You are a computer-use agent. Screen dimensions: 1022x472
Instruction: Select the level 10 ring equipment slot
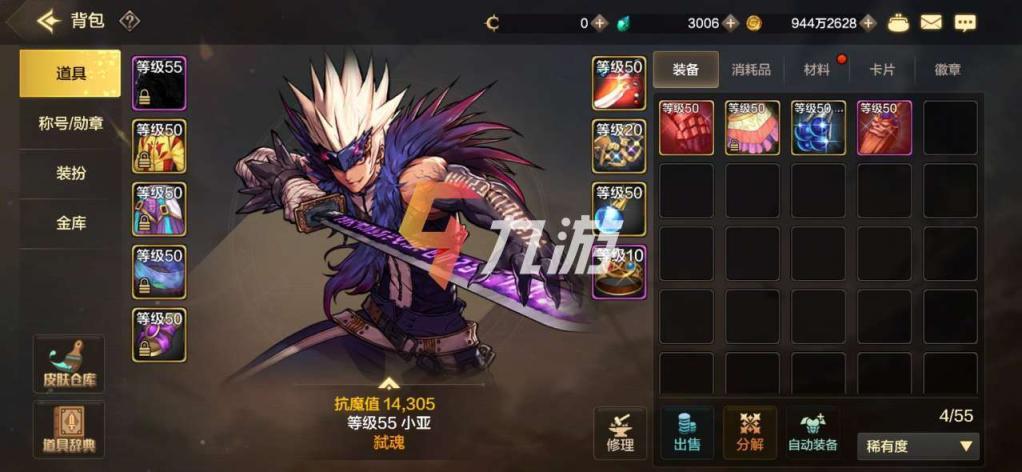(619, 273)
